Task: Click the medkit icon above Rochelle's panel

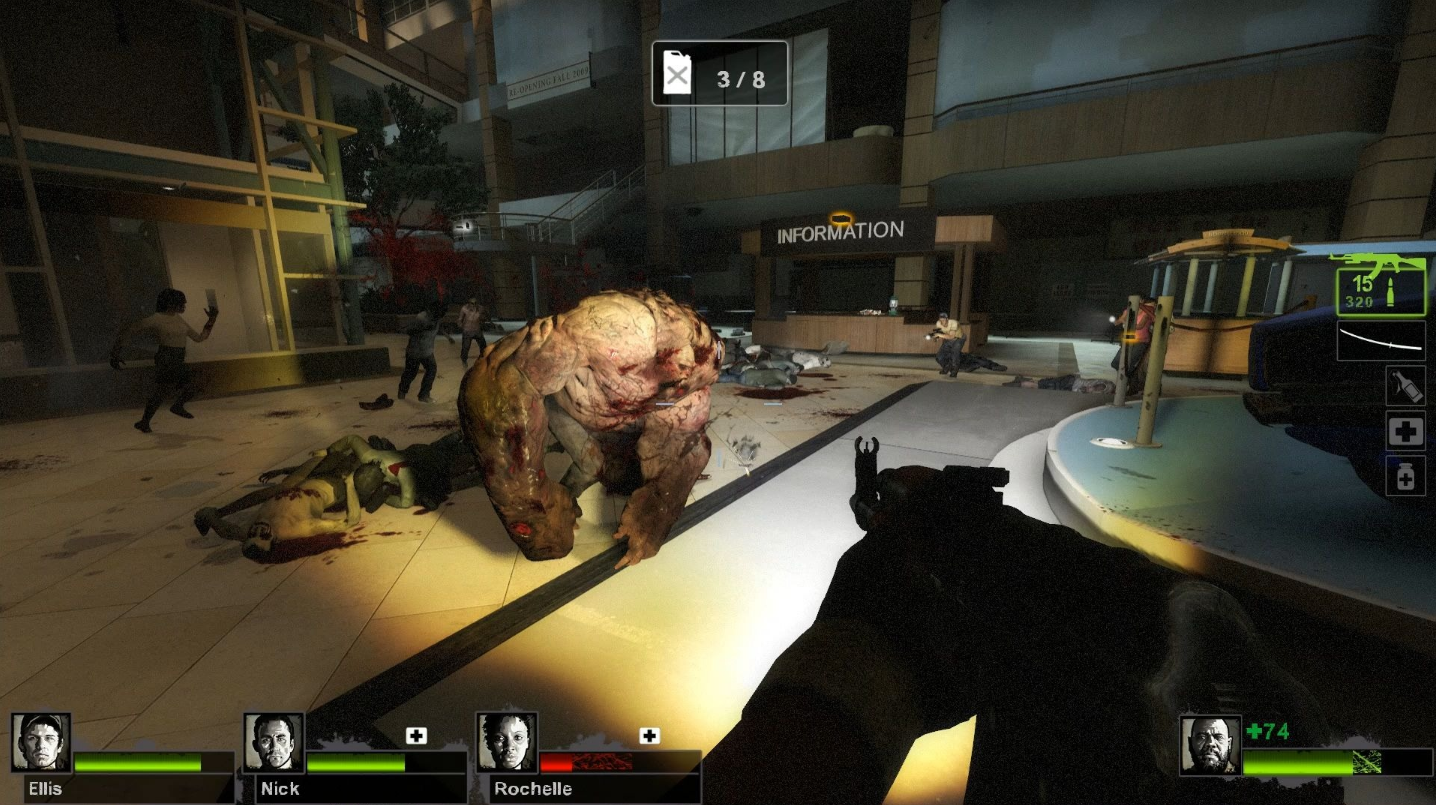Action: pyautogui.click(x=649, y=736)
